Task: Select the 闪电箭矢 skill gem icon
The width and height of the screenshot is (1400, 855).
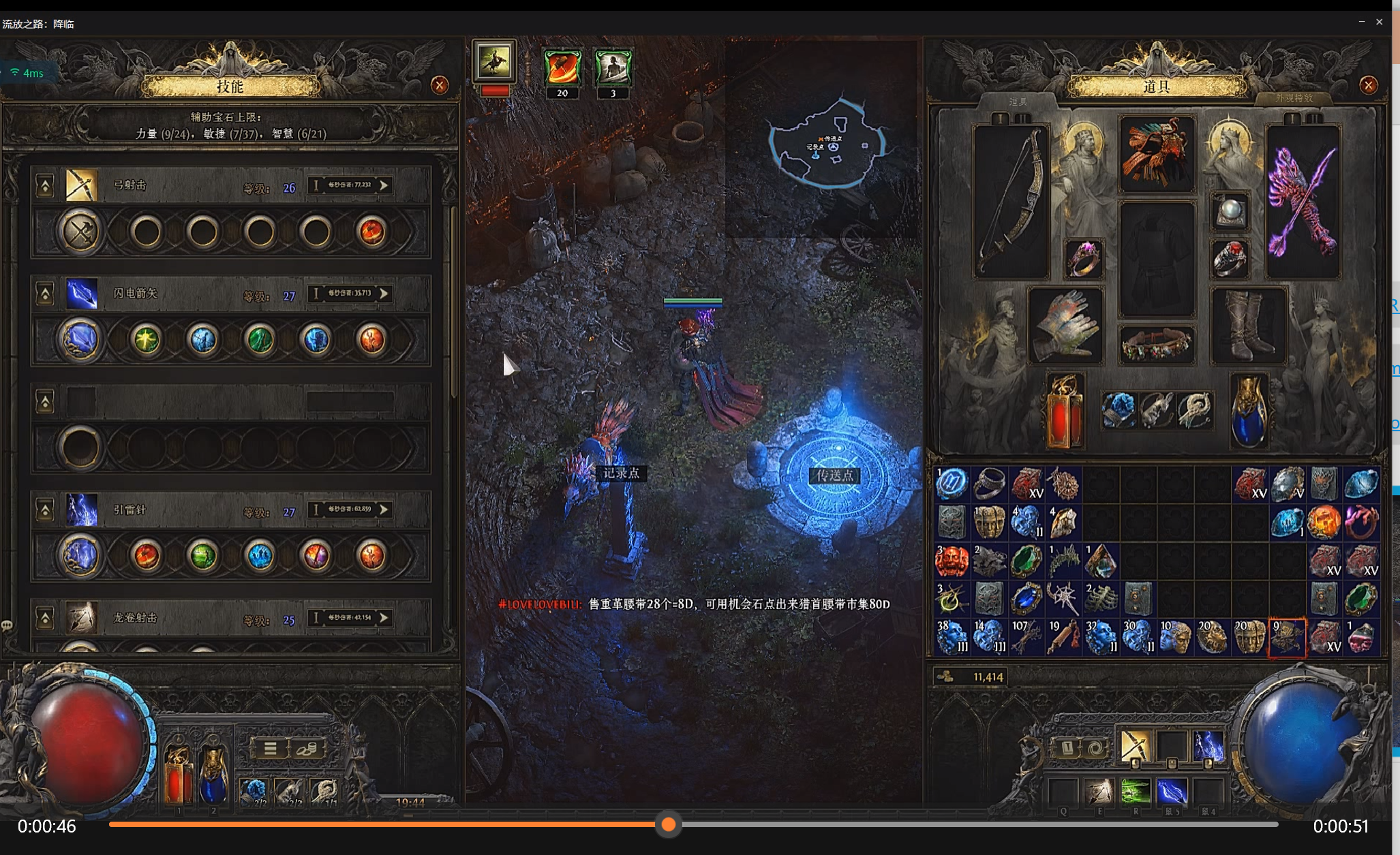Action: click(x=81, y=294)
